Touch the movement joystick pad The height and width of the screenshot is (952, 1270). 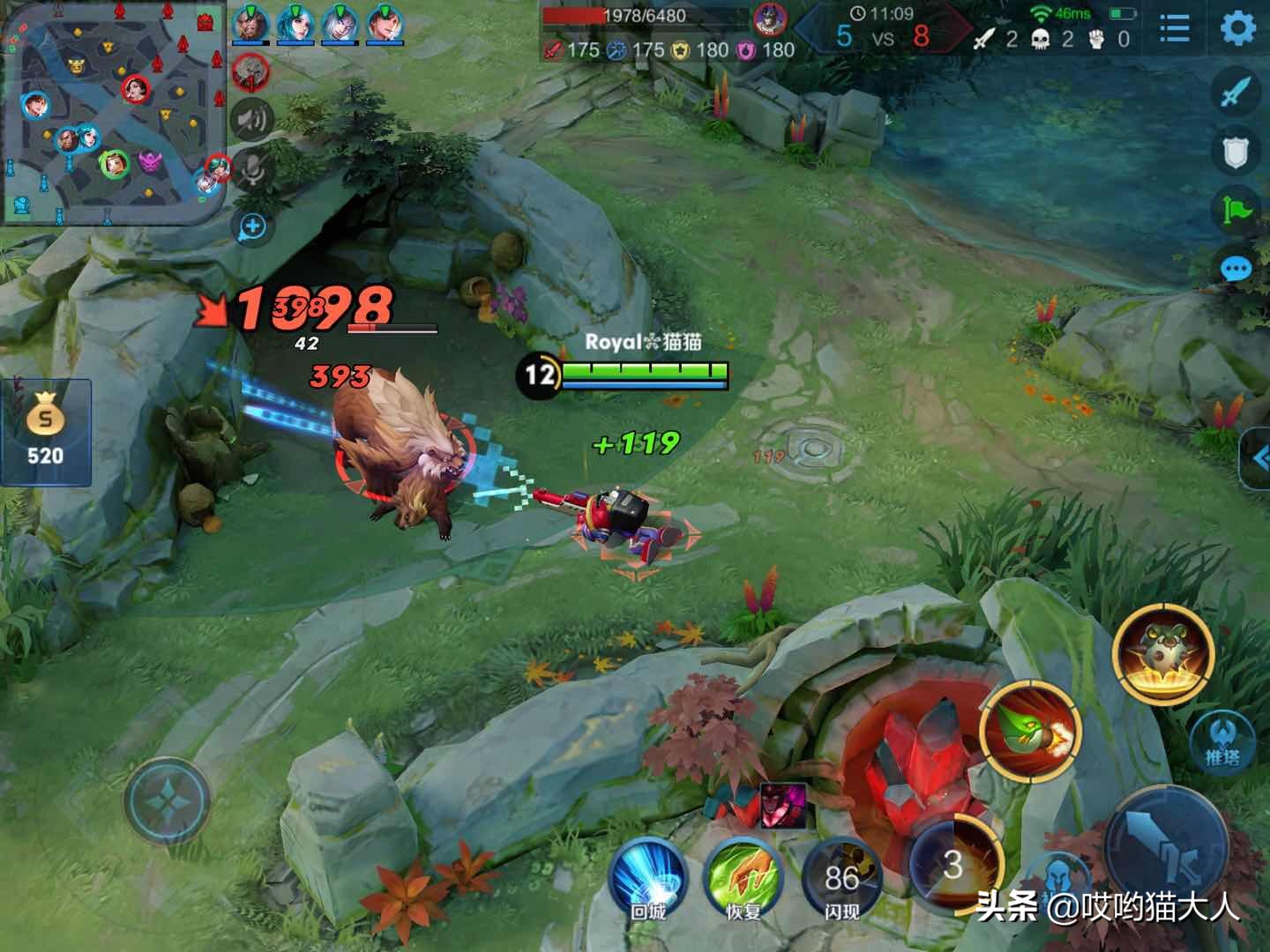(167, 800)
